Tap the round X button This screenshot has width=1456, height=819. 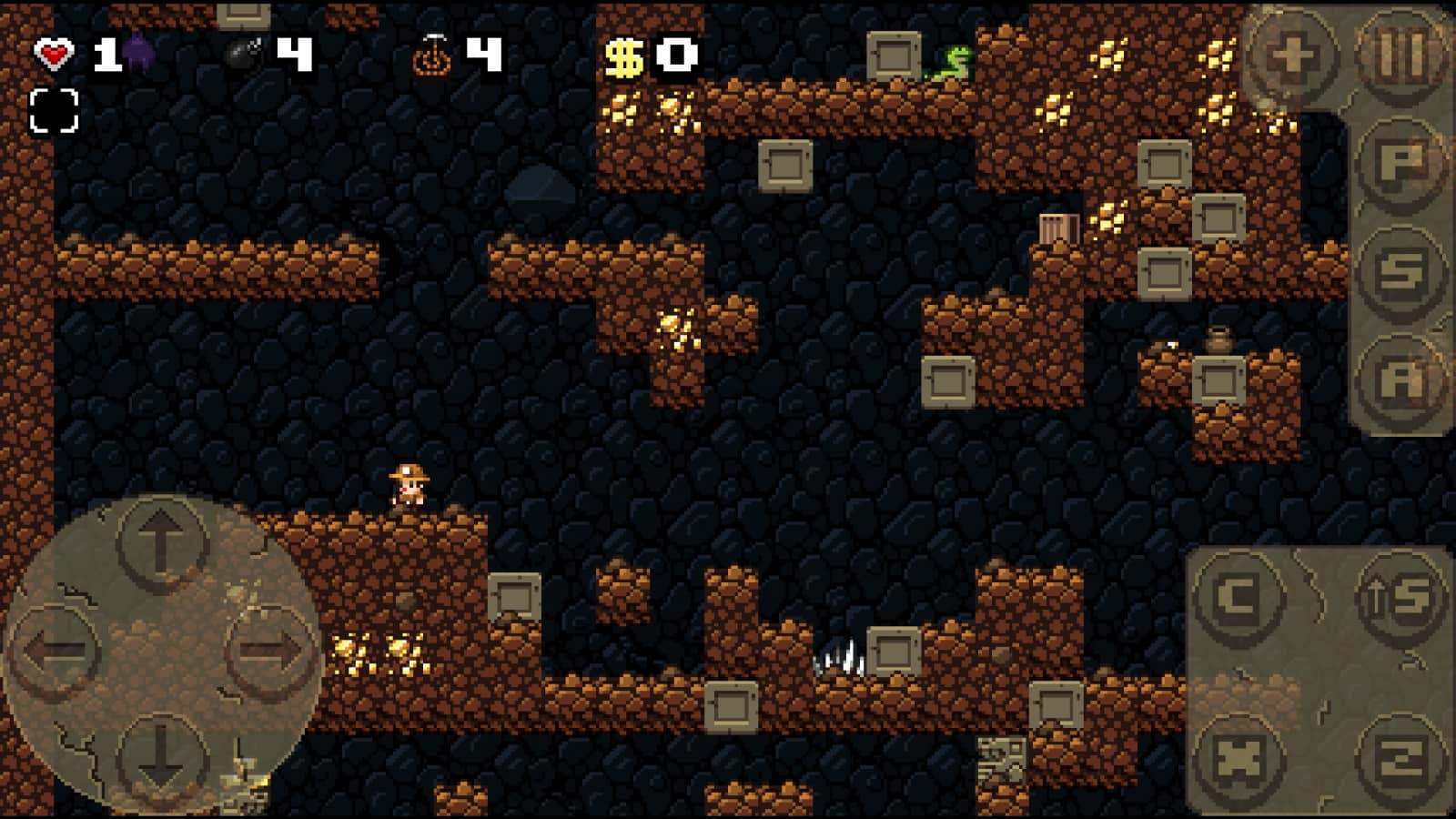click(x=1239, y=759)
